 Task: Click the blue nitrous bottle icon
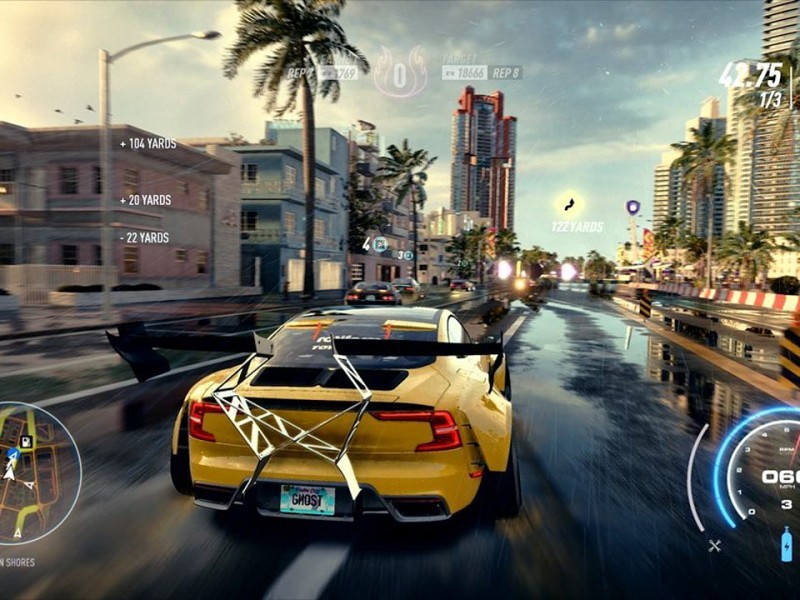click(786, 544)
